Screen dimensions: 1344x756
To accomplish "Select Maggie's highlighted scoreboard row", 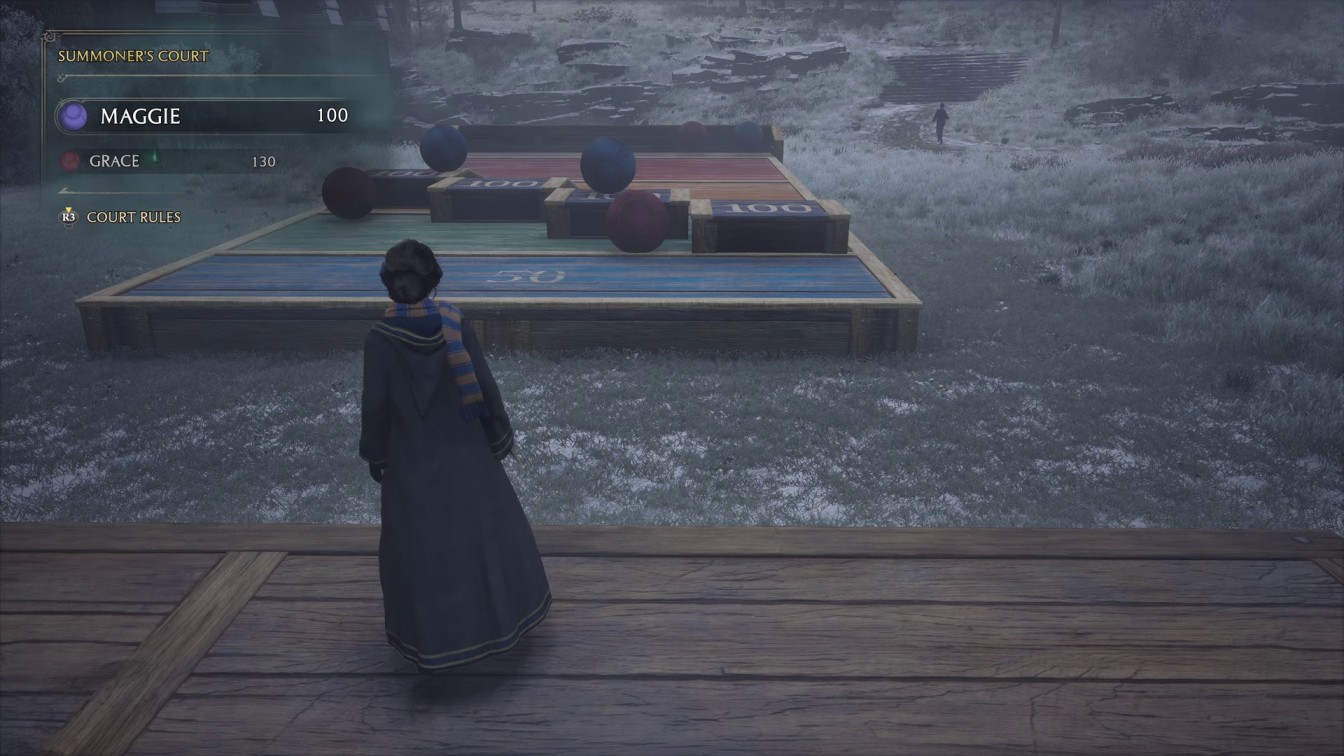I will click(x=200, y=115).
